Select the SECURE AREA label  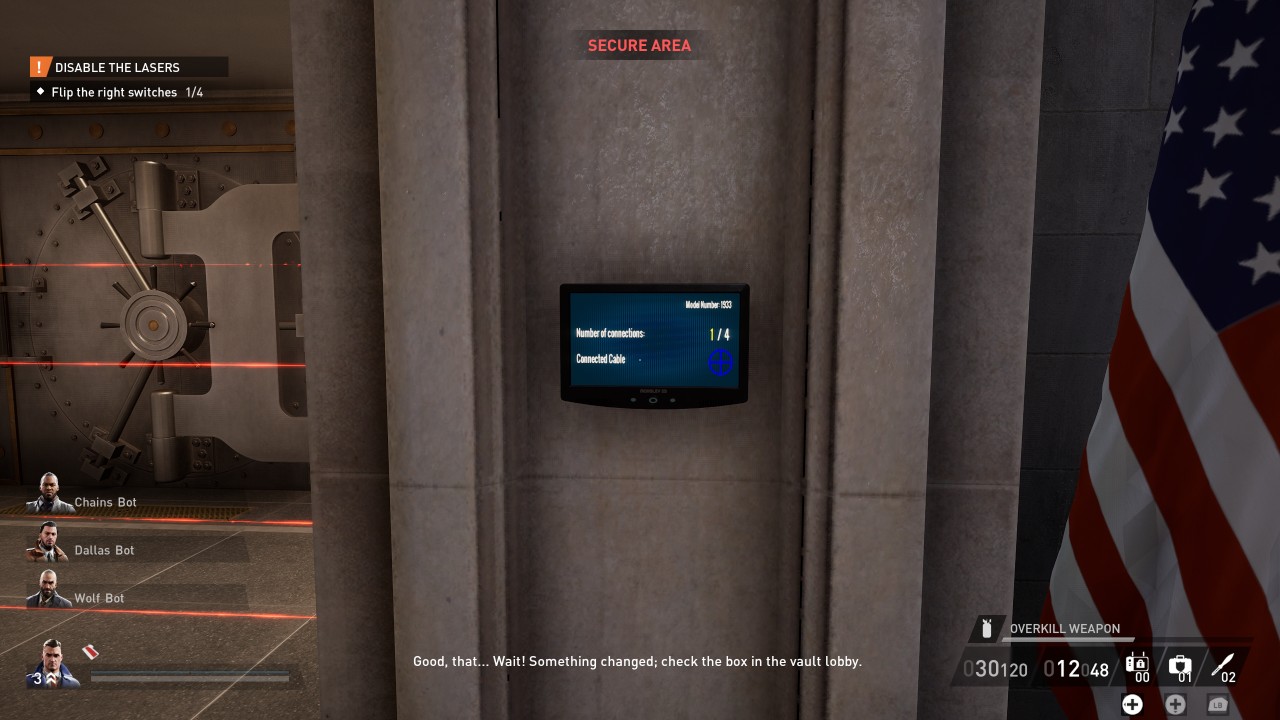coord(638,45)
